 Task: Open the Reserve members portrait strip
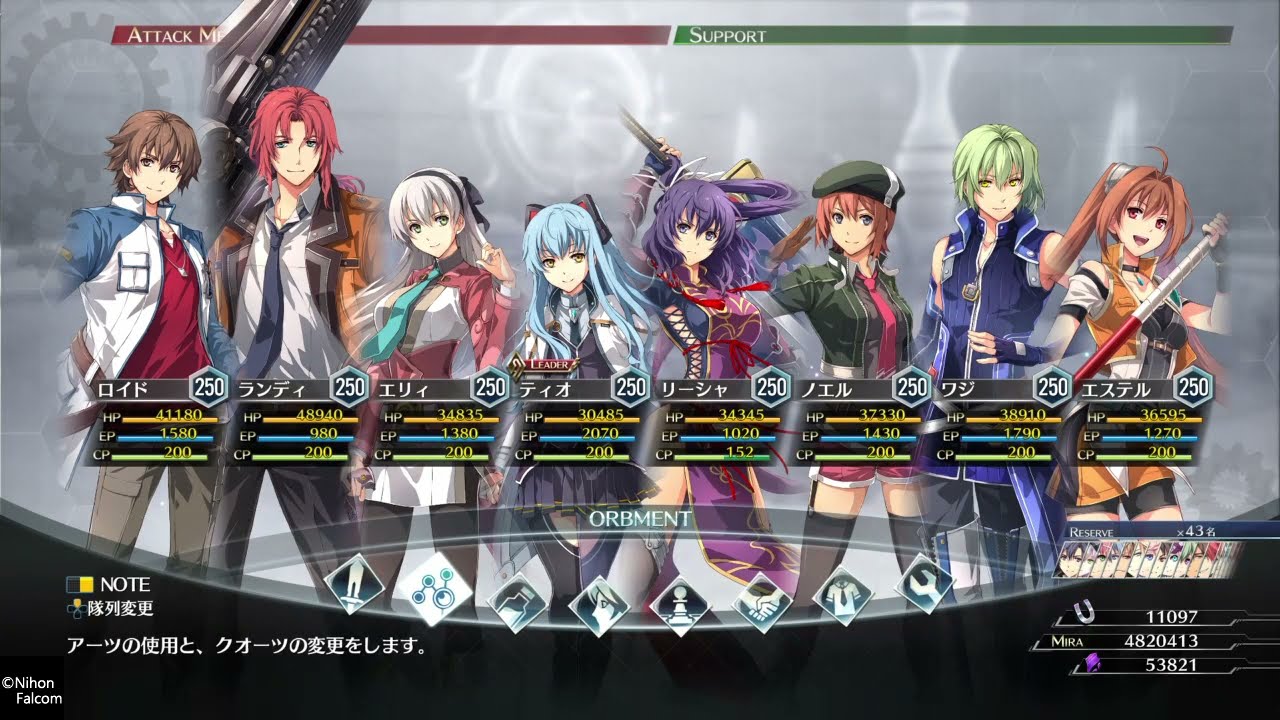1148,559
